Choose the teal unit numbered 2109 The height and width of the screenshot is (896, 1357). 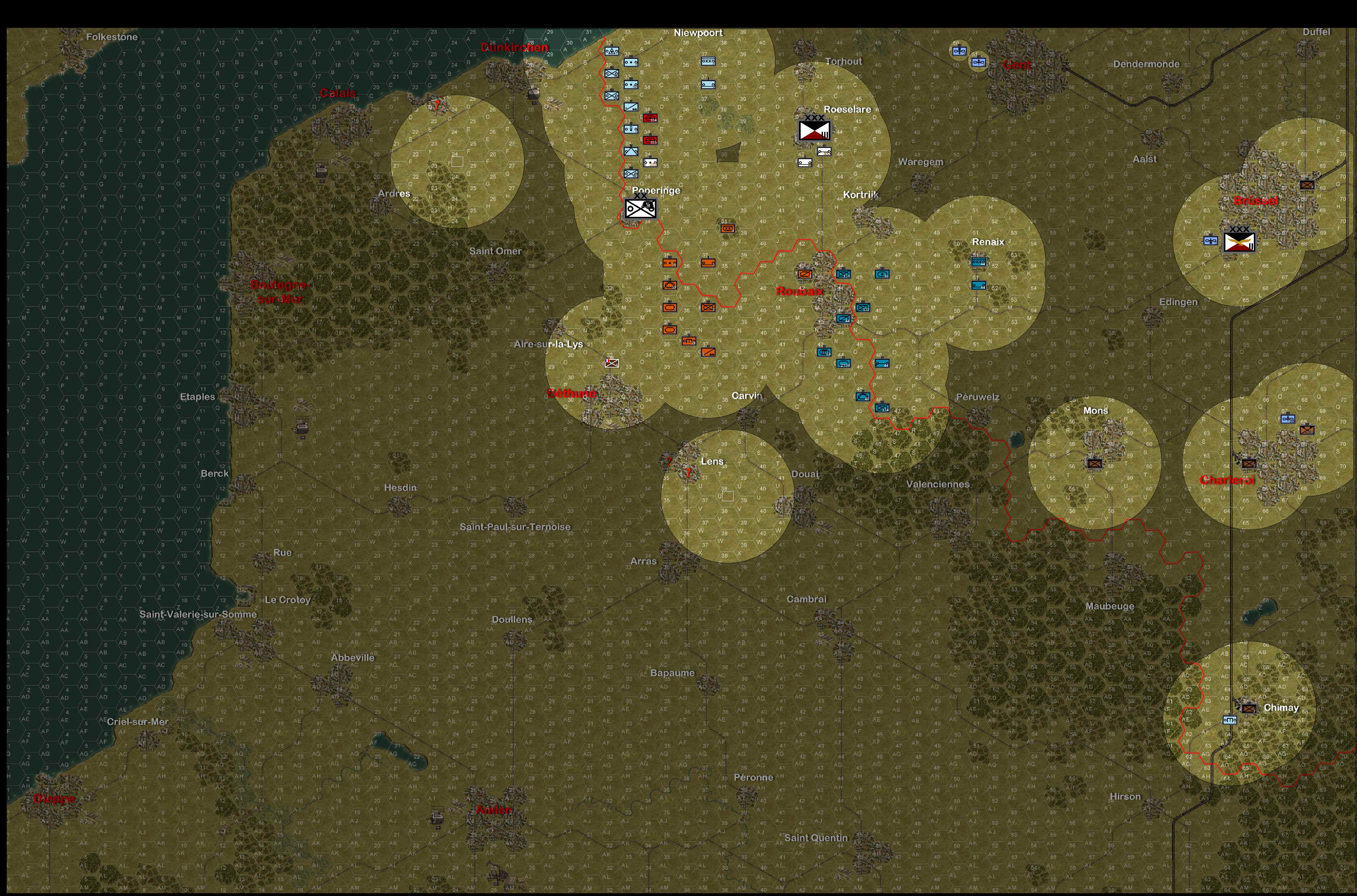point(843,363)
